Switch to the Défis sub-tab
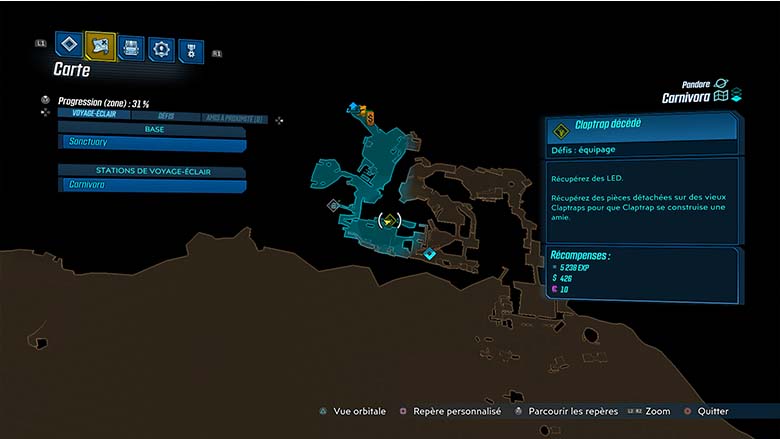This screenshot has width=780, height=439. coord(165,116)
